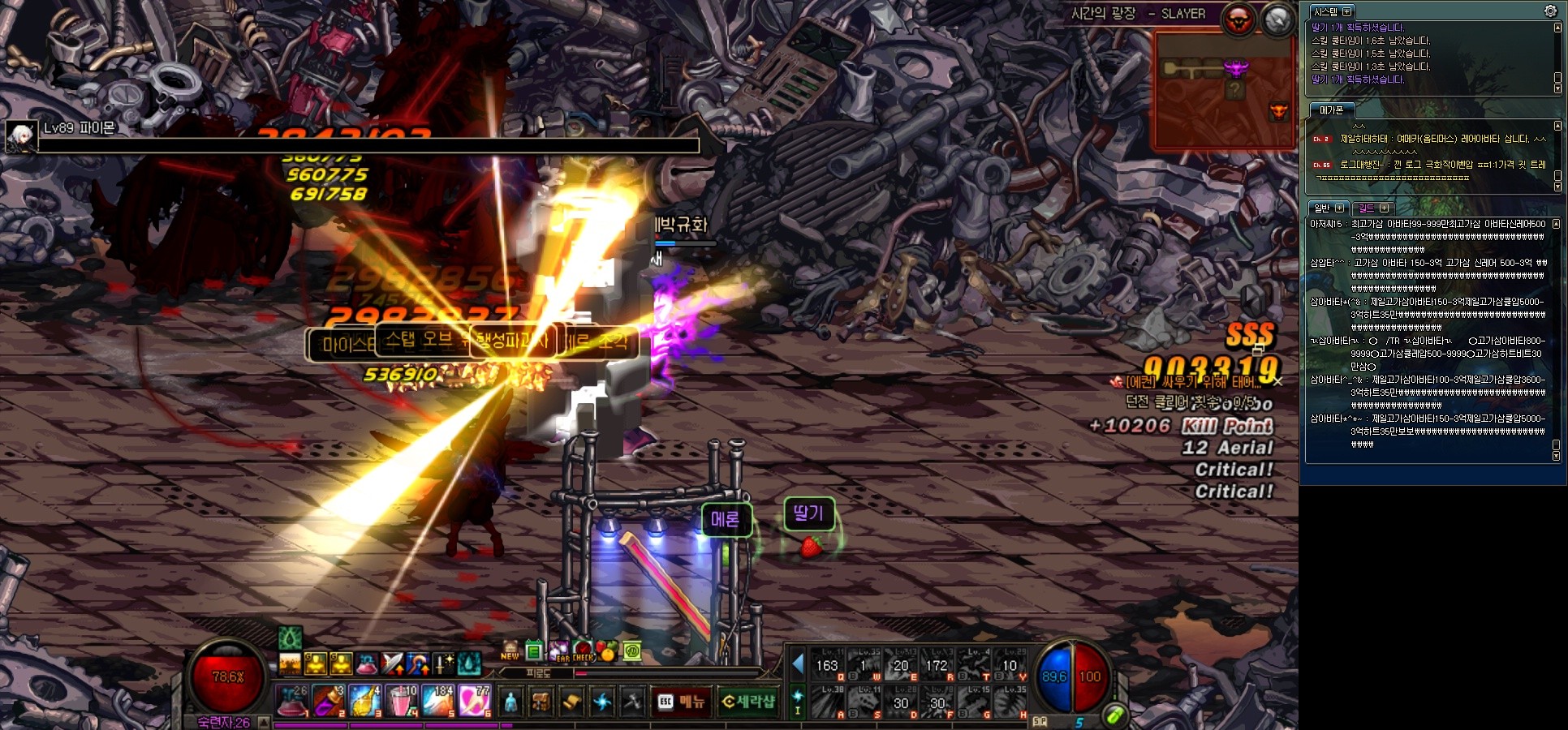Viewport: 1568px width, 730px height.
Task: Open chat settings gear icon
Action: click(1550, 11)
